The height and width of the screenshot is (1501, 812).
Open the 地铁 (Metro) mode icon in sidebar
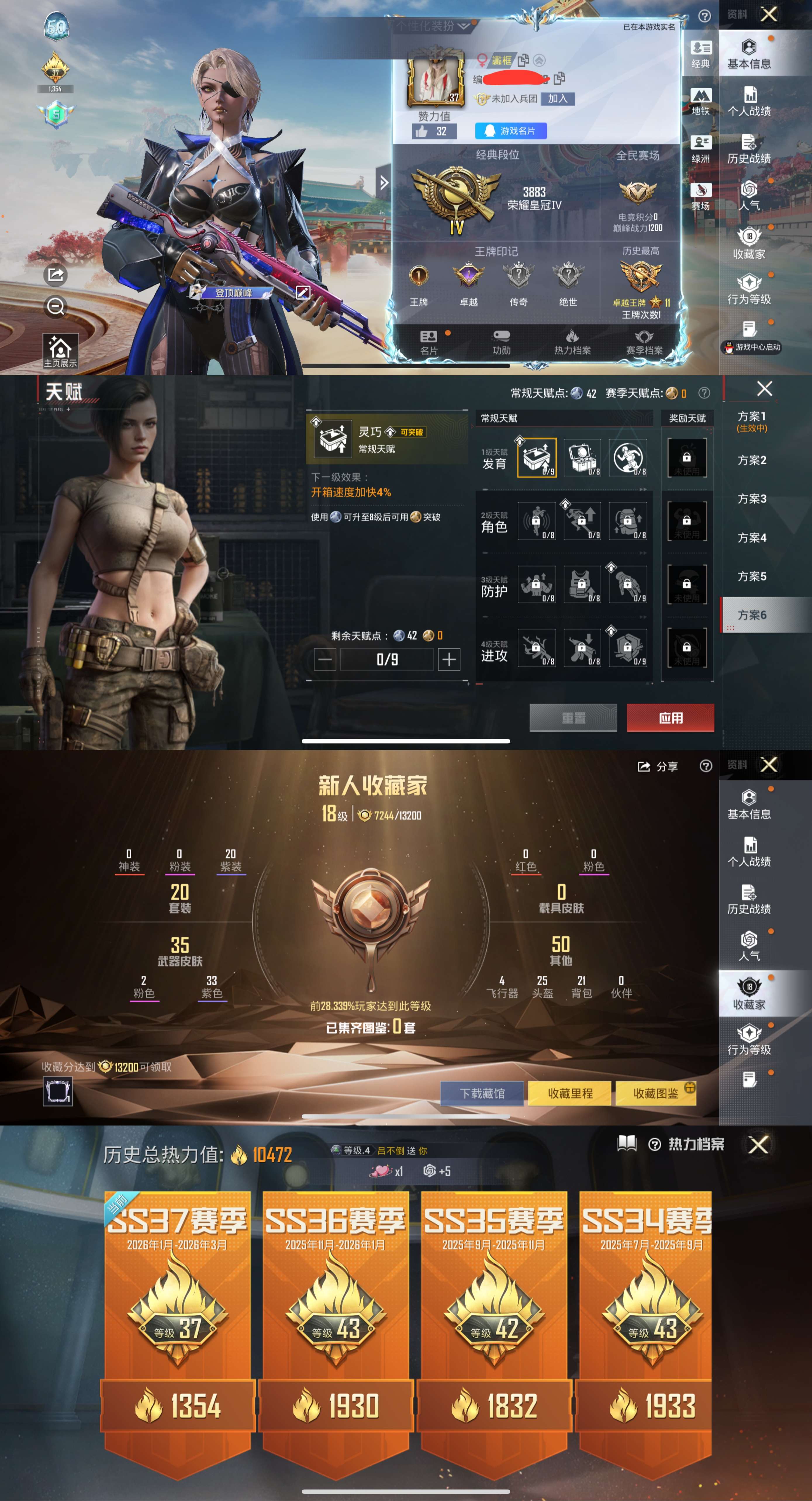pyautogui.click(x=701, y=99)
